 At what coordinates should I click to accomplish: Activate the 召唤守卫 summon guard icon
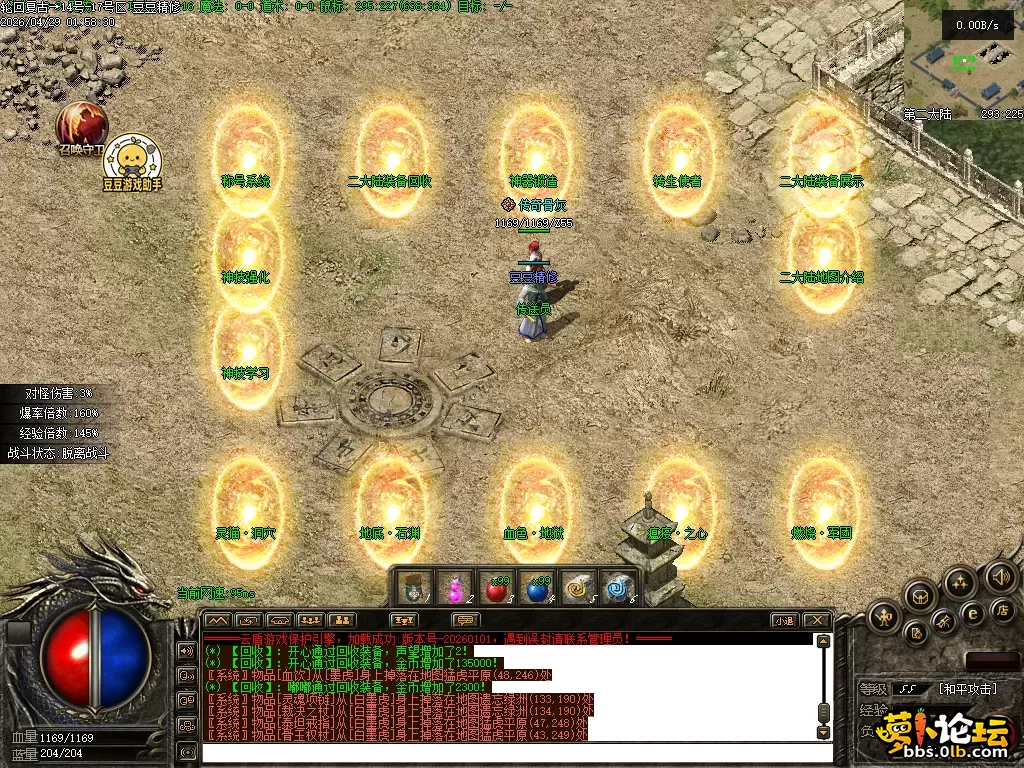82,124
